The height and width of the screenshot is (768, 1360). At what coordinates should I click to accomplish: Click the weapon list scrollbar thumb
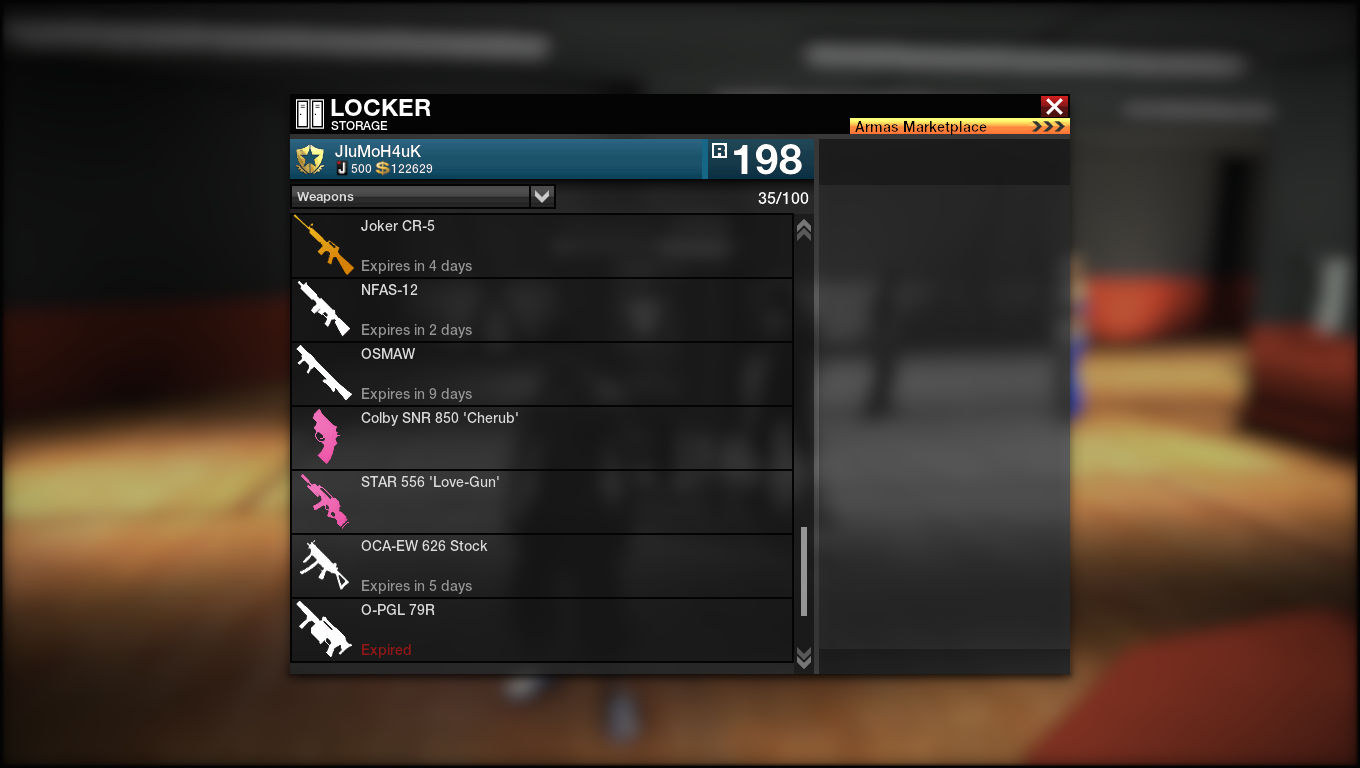[x=803, y=571]
